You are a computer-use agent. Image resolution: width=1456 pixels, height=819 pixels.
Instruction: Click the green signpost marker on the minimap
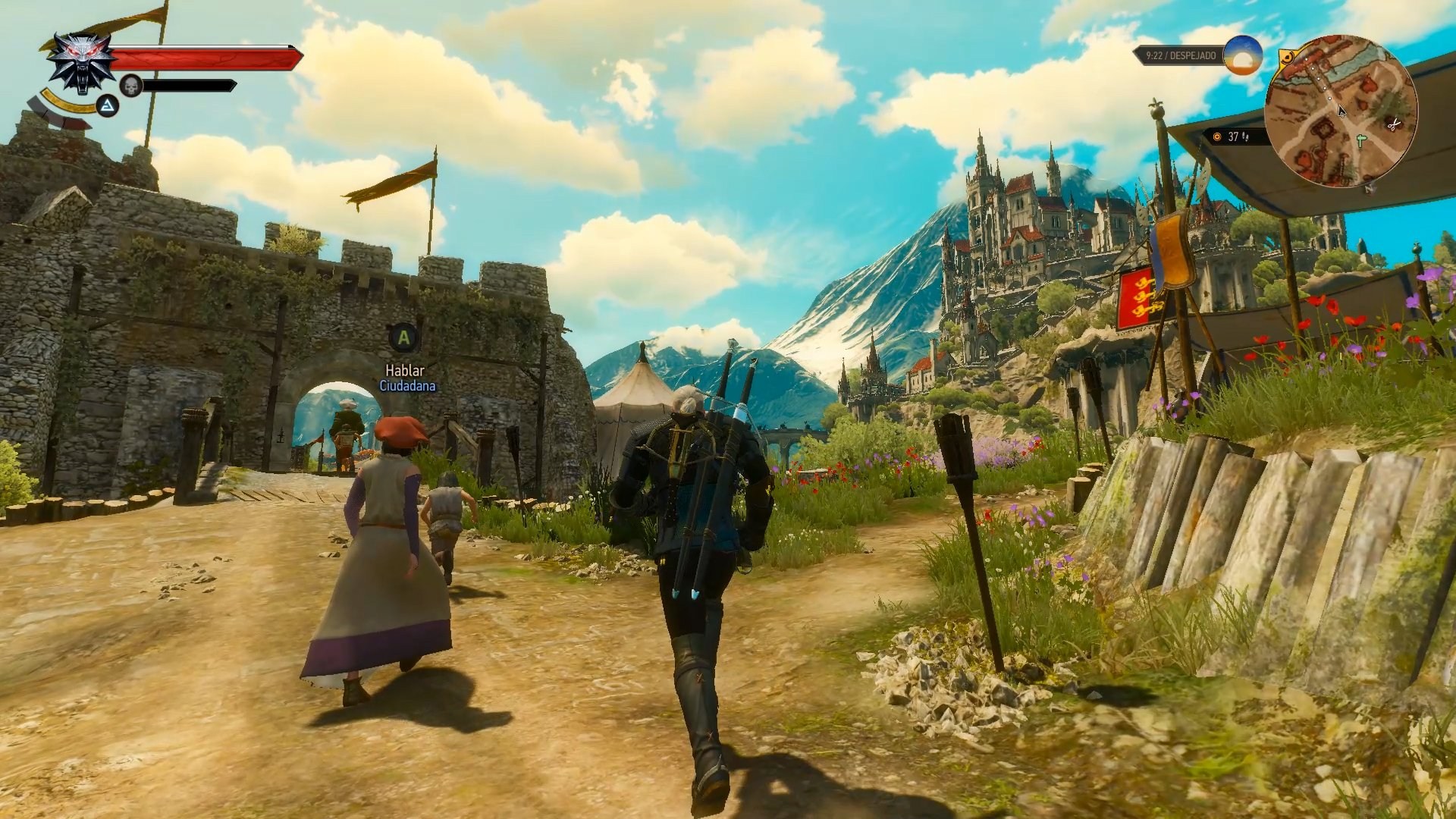tap(1360, 140)
